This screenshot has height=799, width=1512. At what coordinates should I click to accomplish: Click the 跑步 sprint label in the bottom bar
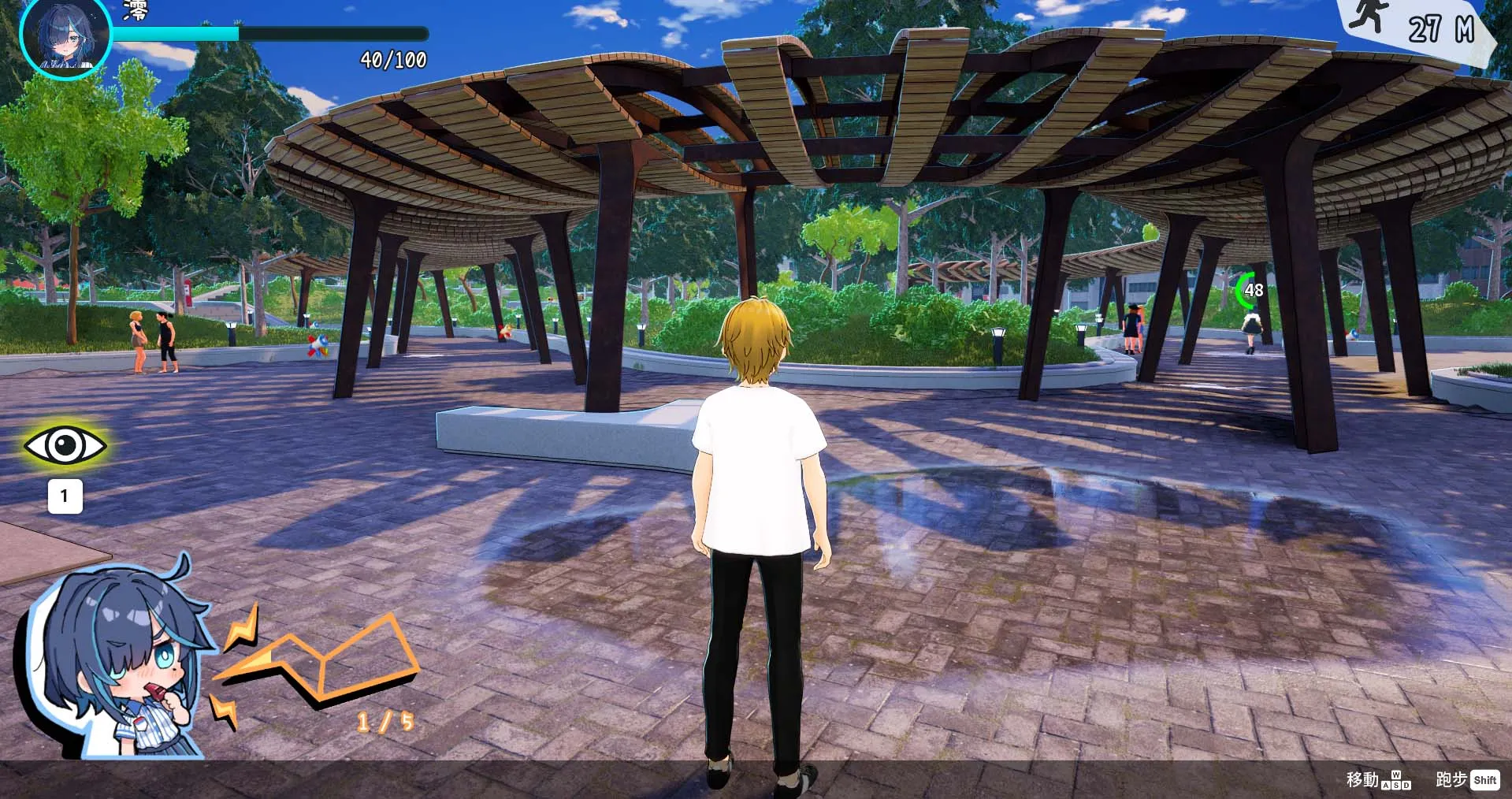pos(1451,779)
